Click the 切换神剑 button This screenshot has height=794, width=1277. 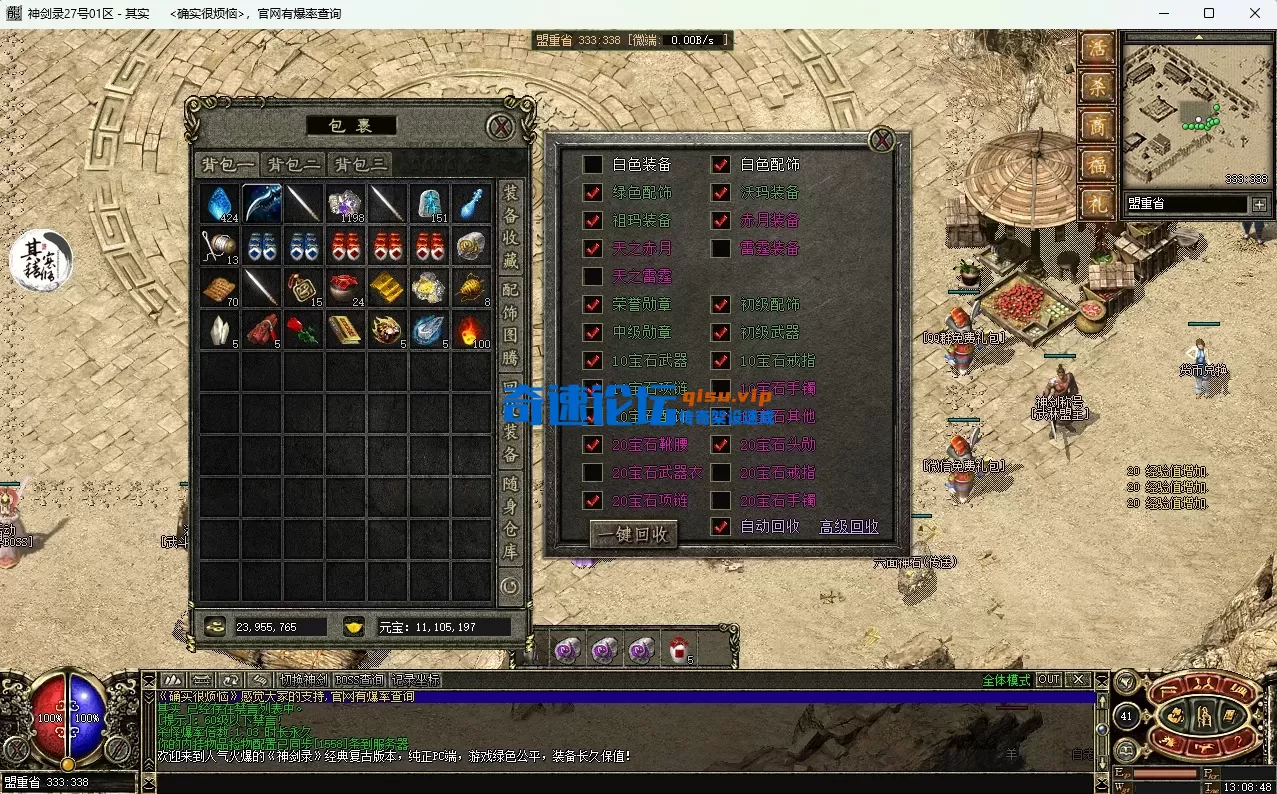coord(303,679)
